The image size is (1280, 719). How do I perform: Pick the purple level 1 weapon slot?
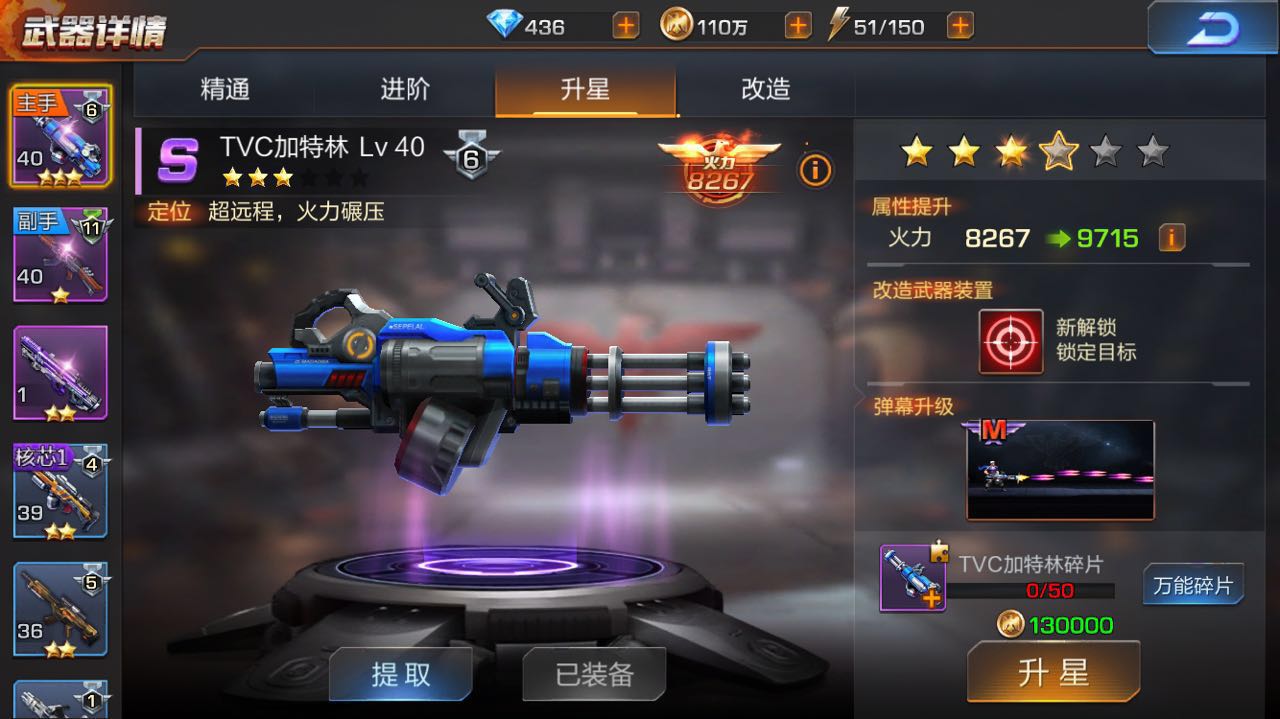click(x=60, y=374)
